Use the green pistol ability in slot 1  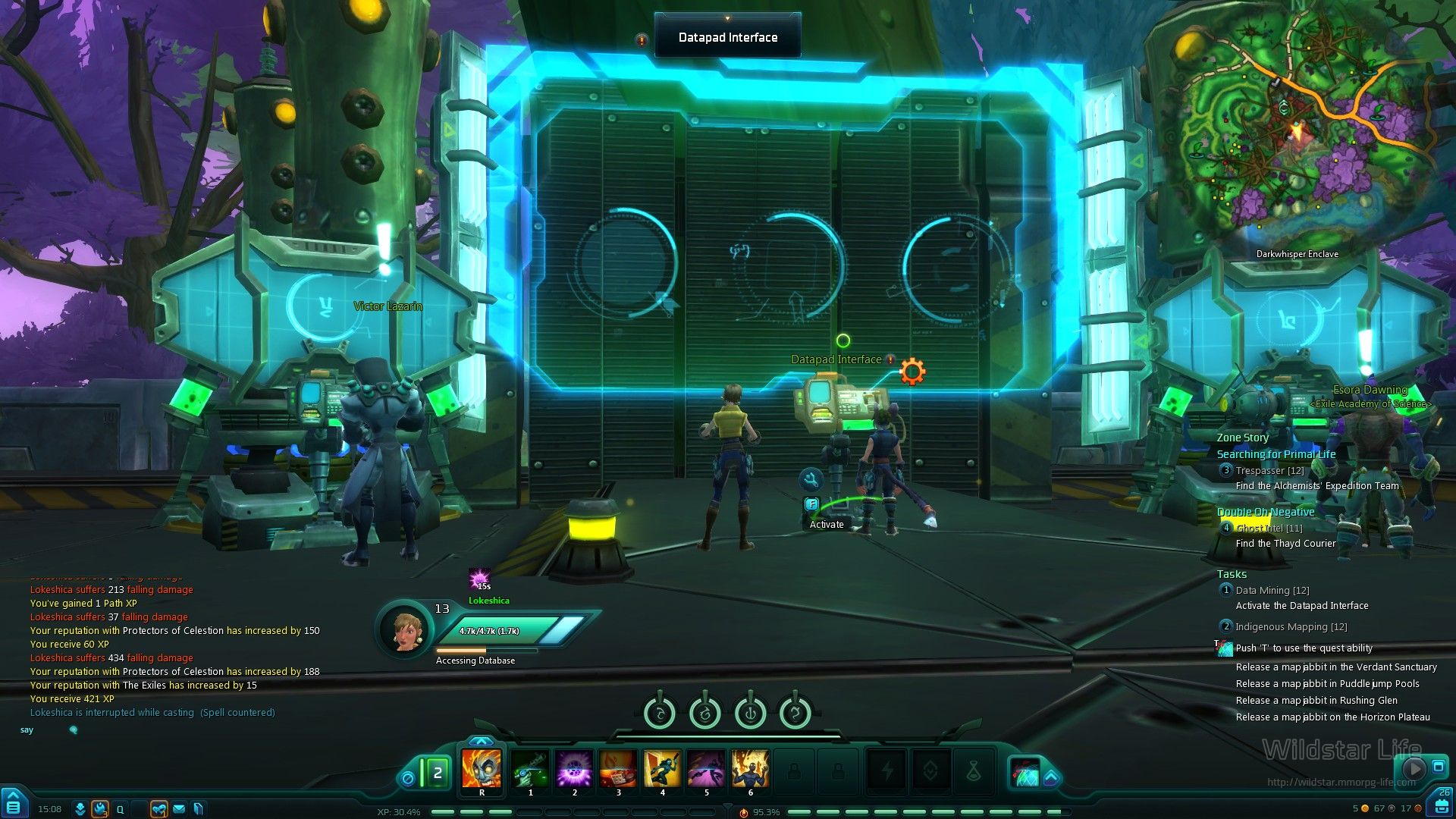tap(530, 768)
